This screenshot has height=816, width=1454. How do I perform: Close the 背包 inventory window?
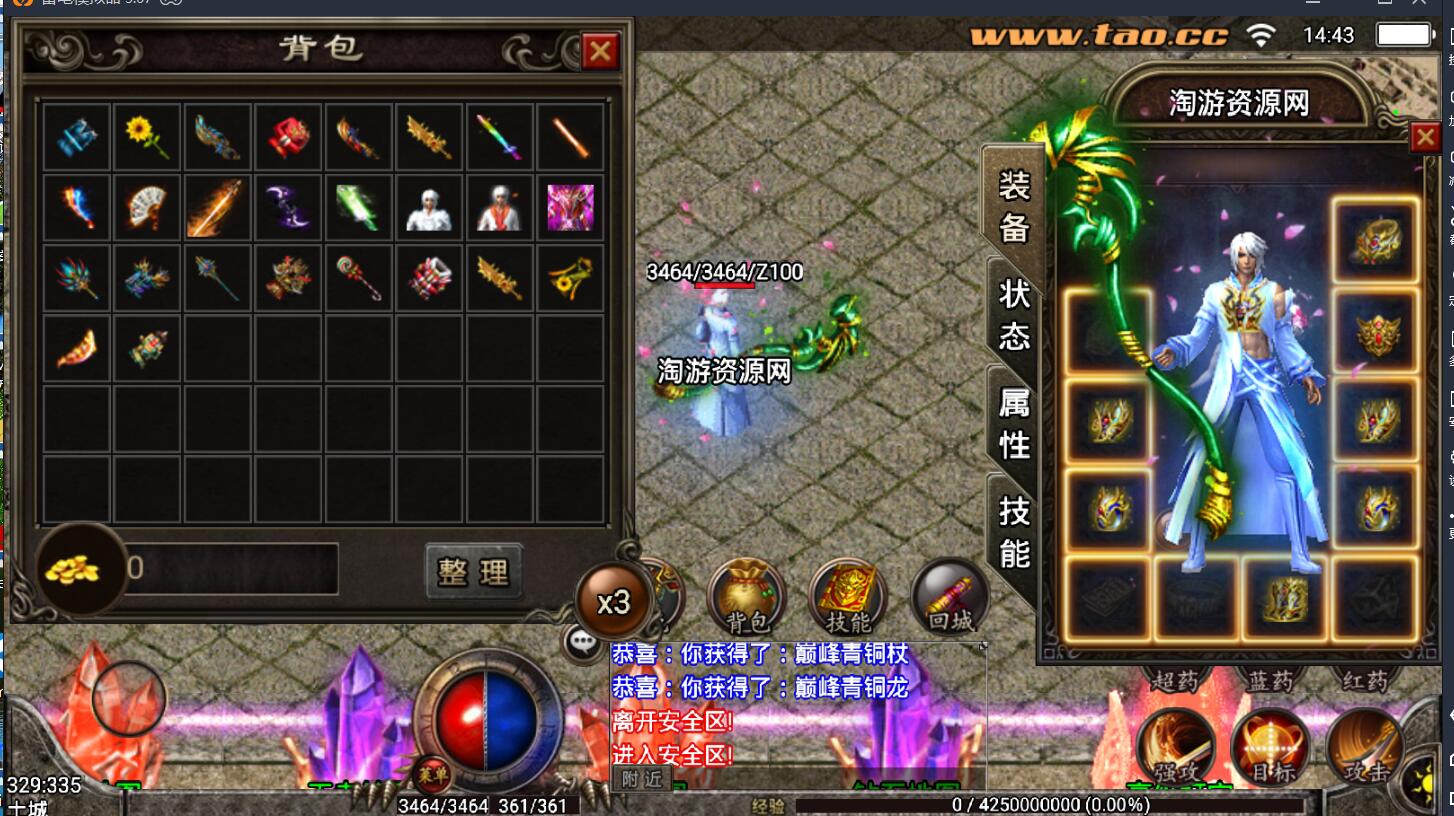click(600, 51)
